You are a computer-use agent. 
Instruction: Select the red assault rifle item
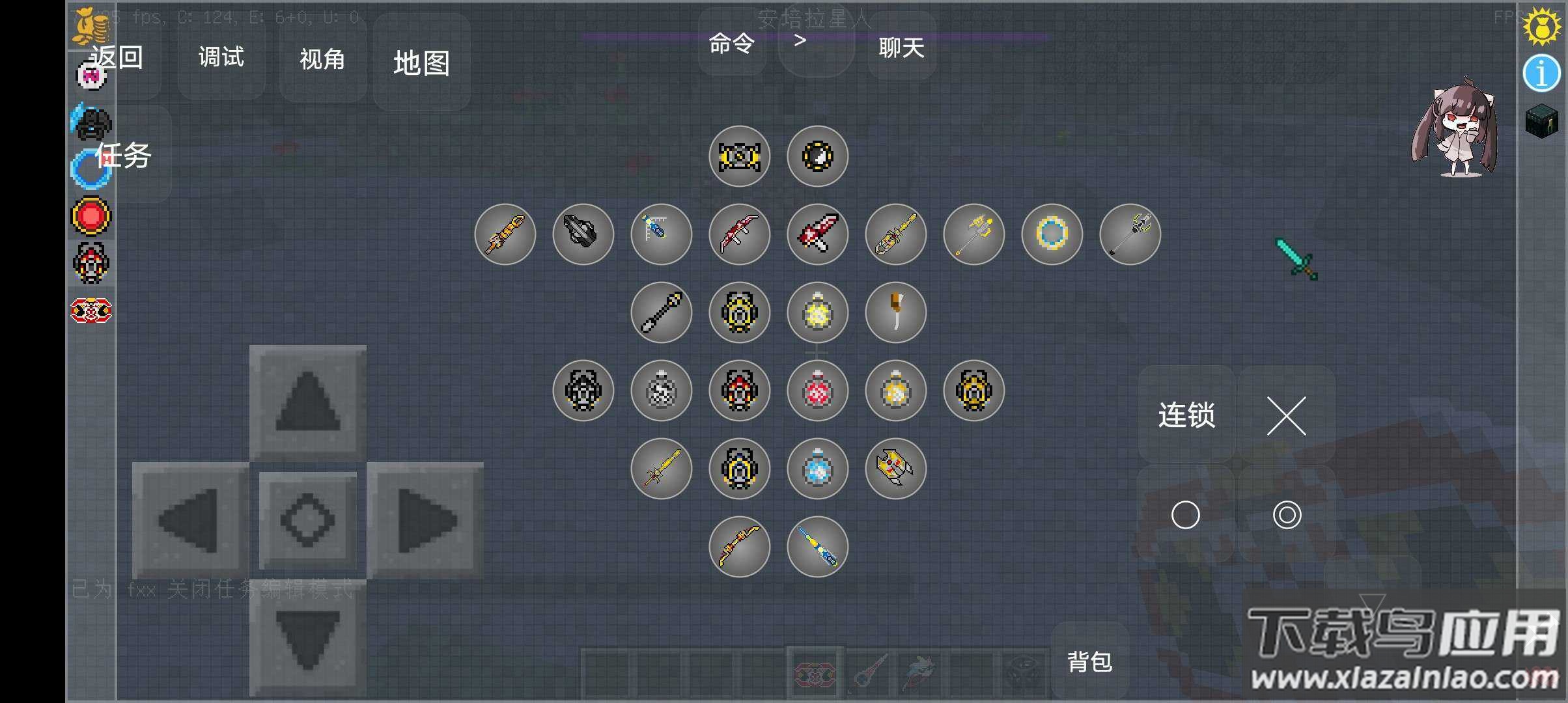pyautogui.click(x=739, y=234)
